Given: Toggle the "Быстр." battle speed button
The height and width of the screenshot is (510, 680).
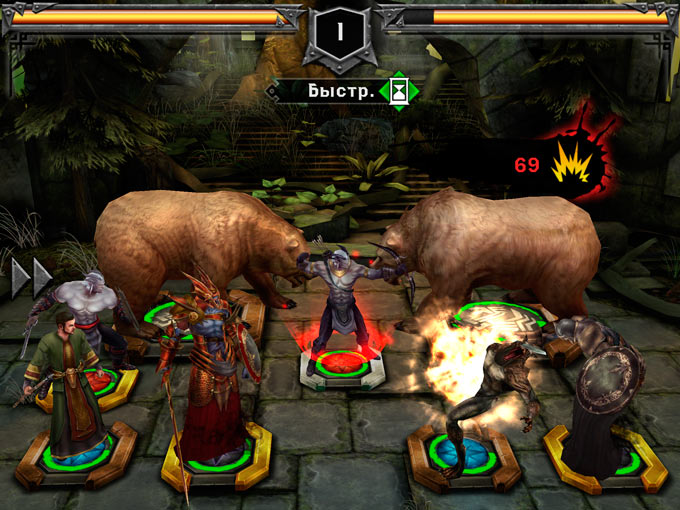Looking at the screenshot, I should 343,91.
